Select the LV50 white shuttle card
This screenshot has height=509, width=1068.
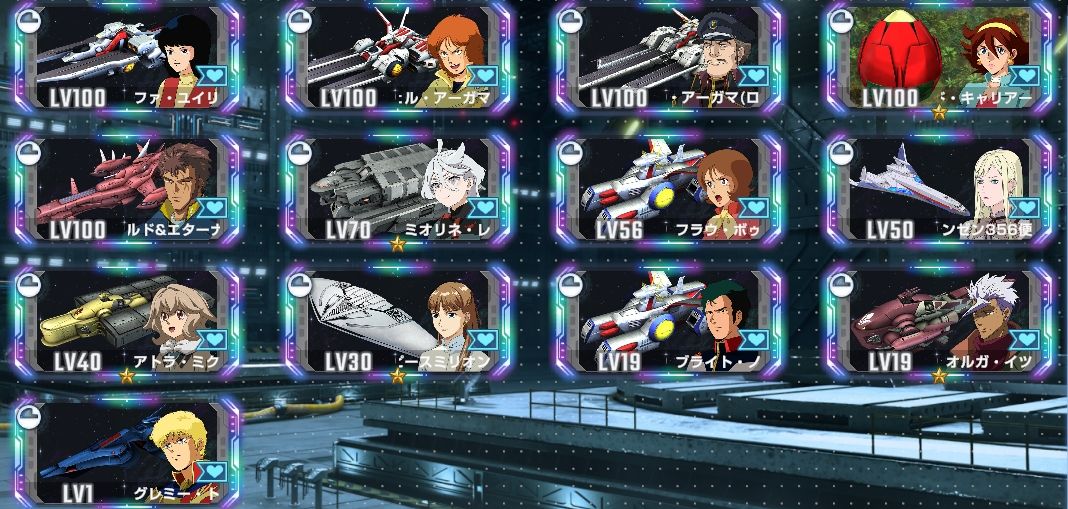[x=938, y=188]
